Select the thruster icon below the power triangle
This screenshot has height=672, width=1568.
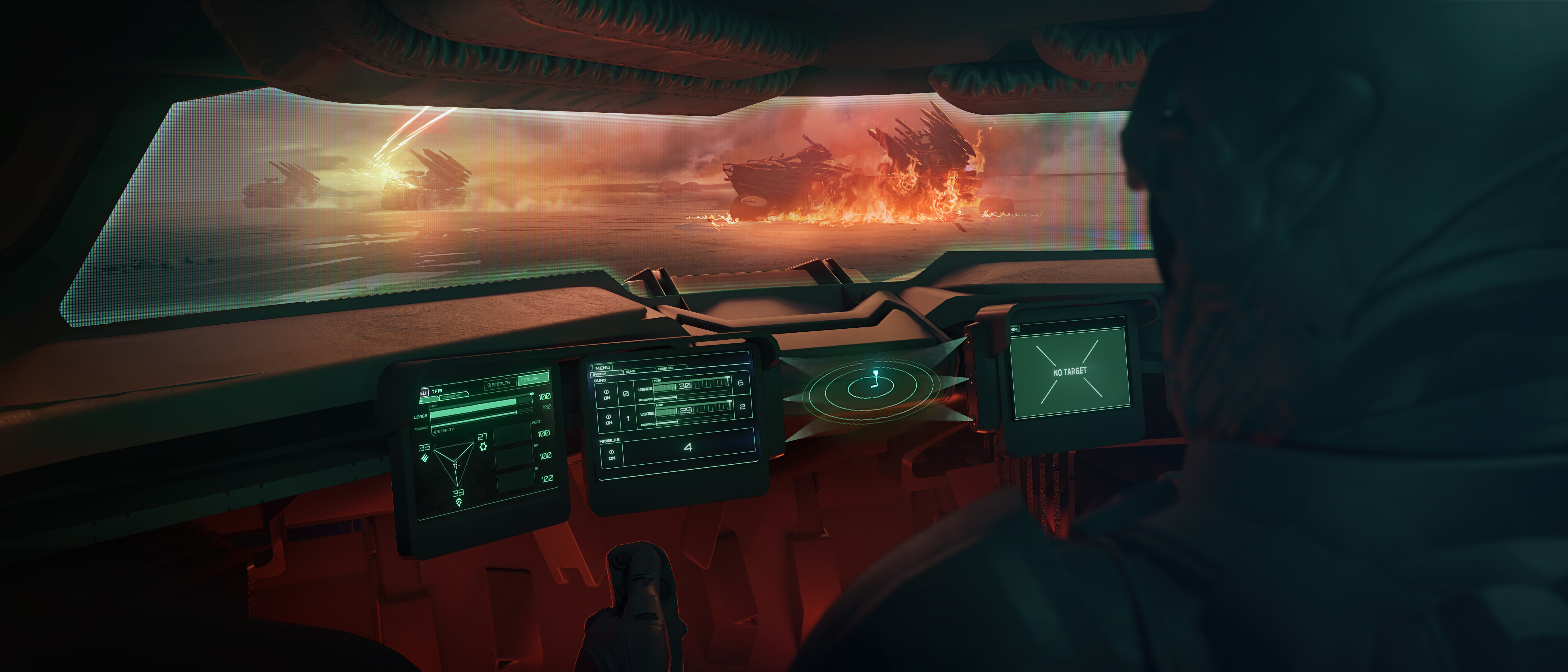(458, 503)
